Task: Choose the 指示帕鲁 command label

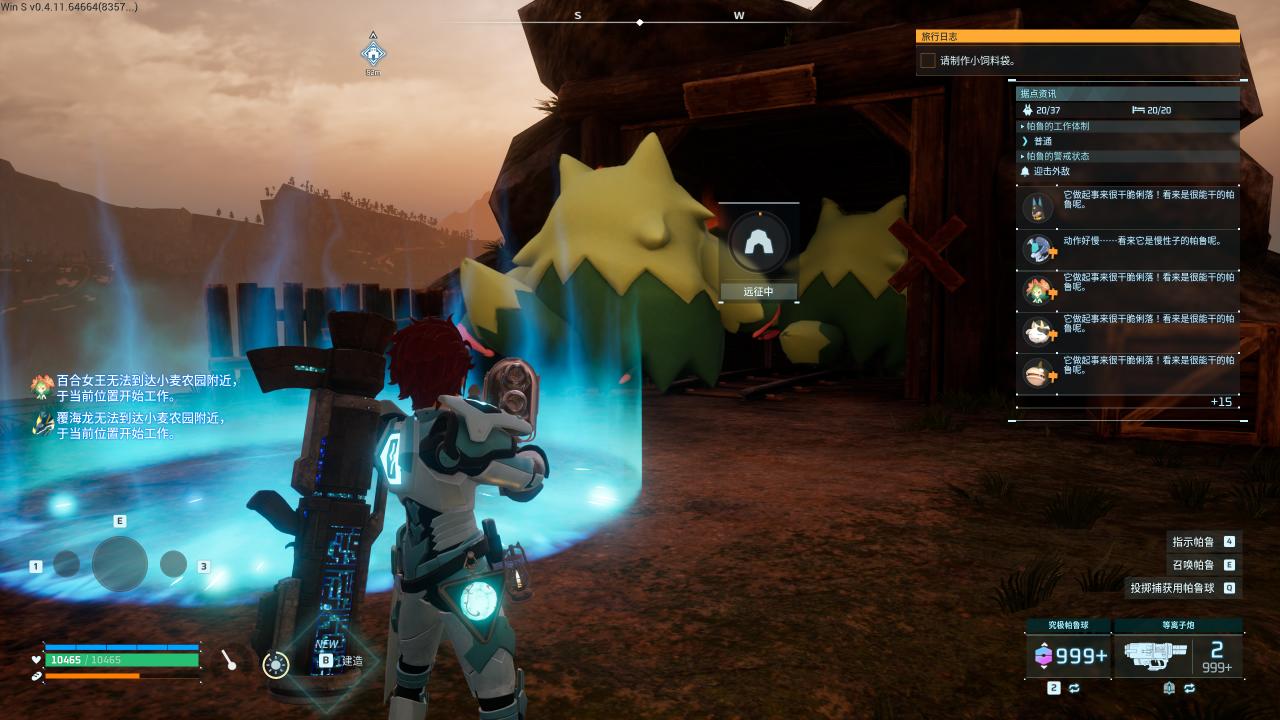Action: 1193,542
